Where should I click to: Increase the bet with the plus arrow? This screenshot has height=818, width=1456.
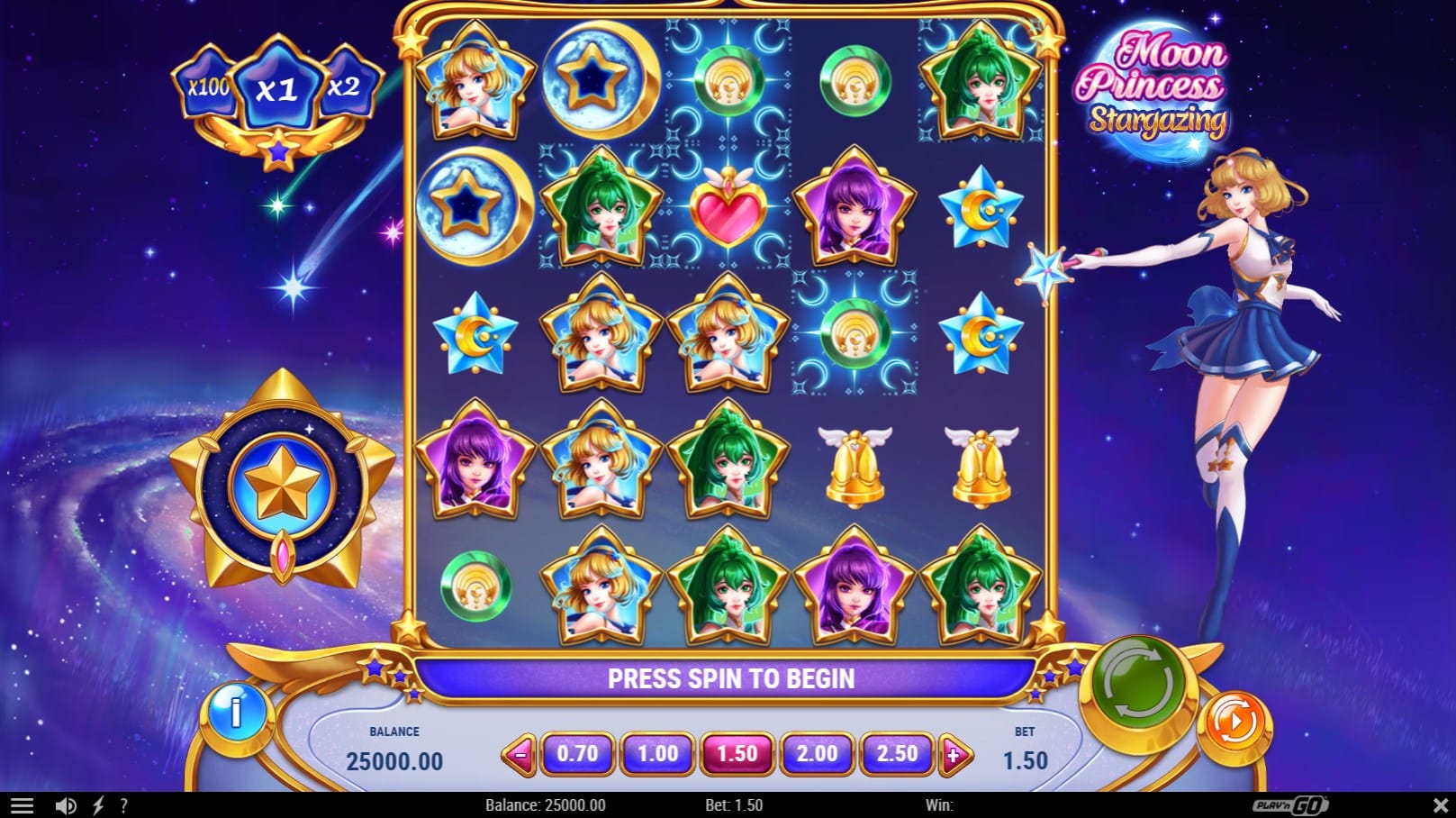[x=954, y=755]
